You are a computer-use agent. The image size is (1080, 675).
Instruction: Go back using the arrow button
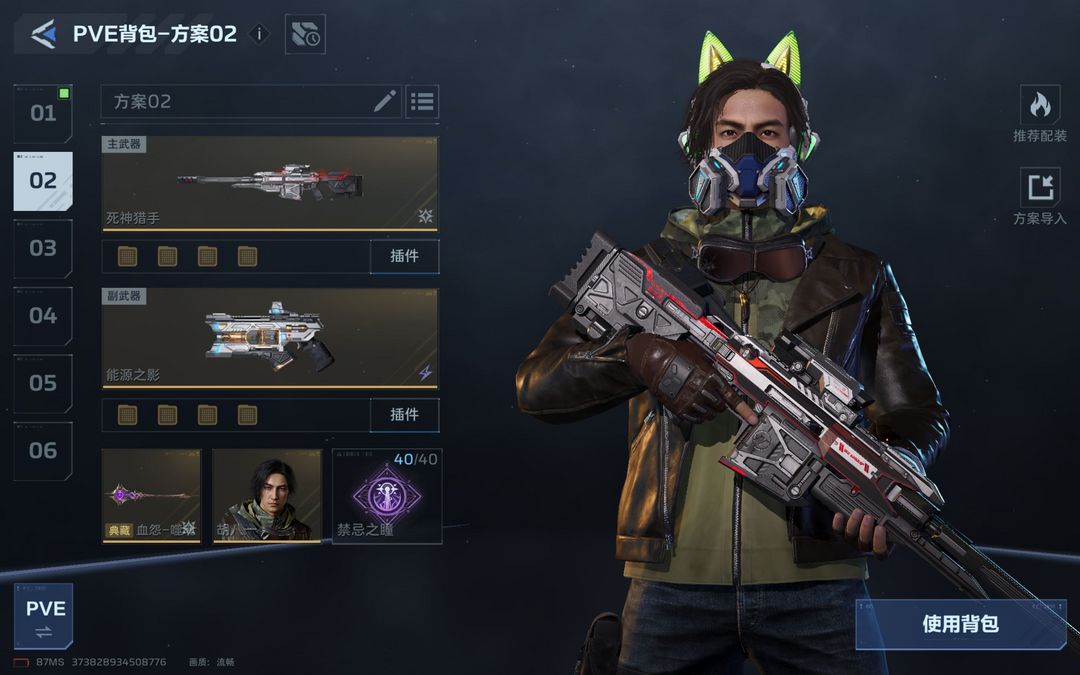[x=43, y=35]
